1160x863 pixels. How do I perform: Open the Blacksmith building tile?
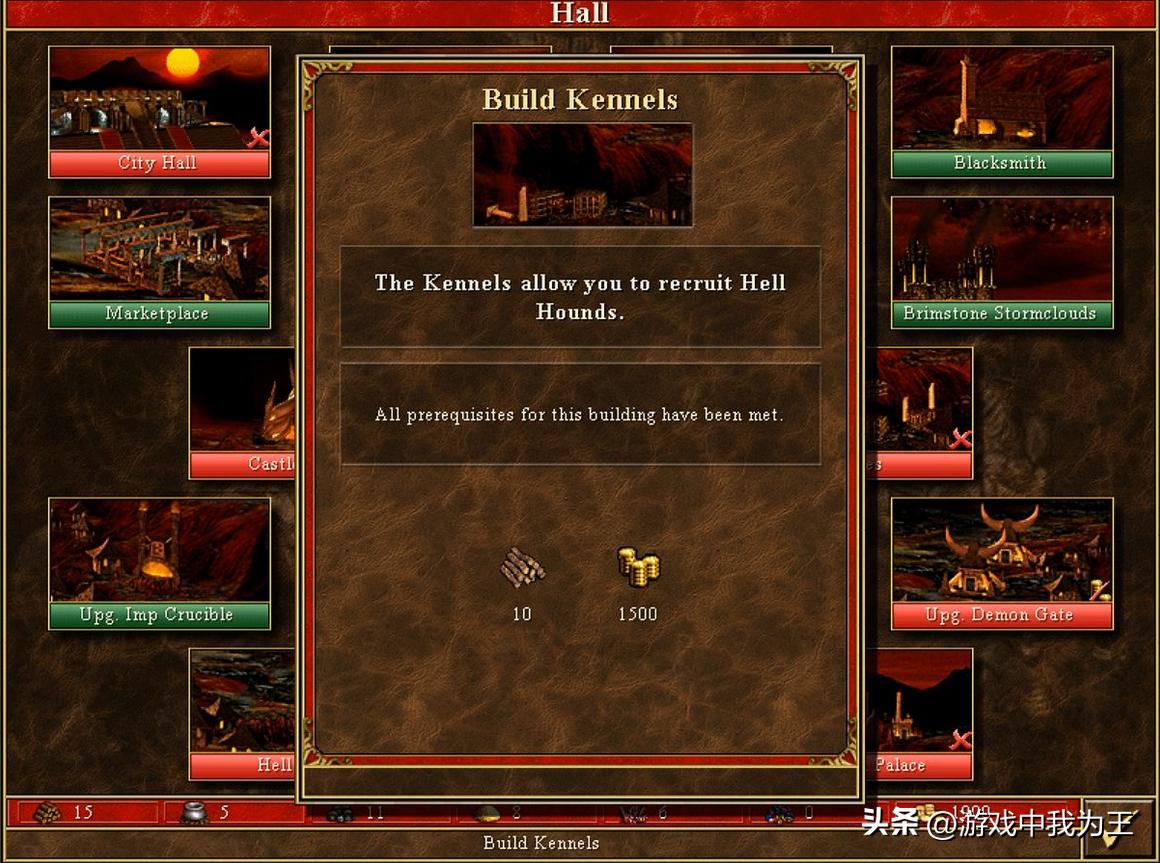pyautogui.click(x=1001, y=111)
